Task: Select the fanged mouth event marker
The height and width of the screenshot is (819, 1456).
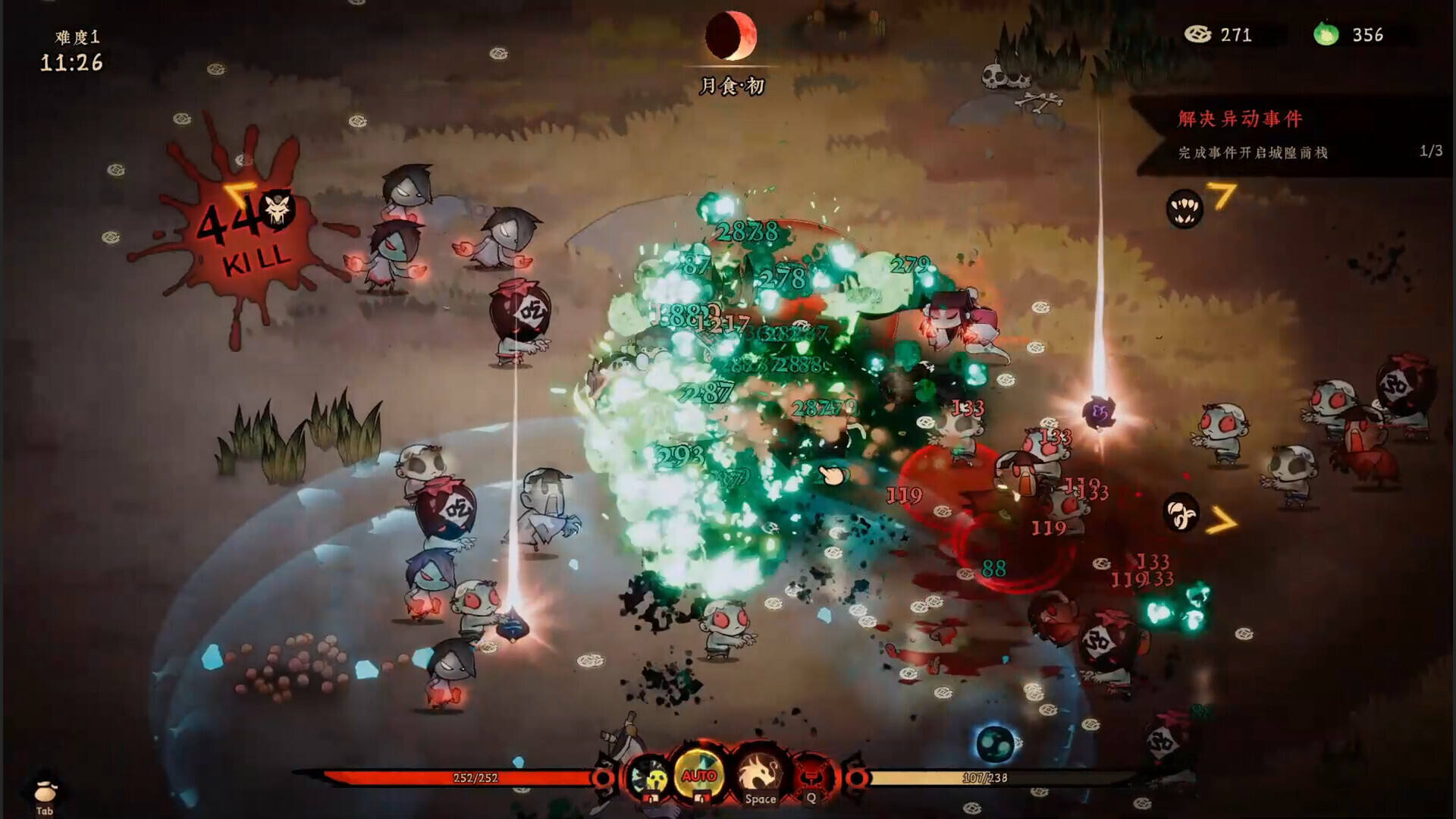Action: (1184, 208)
